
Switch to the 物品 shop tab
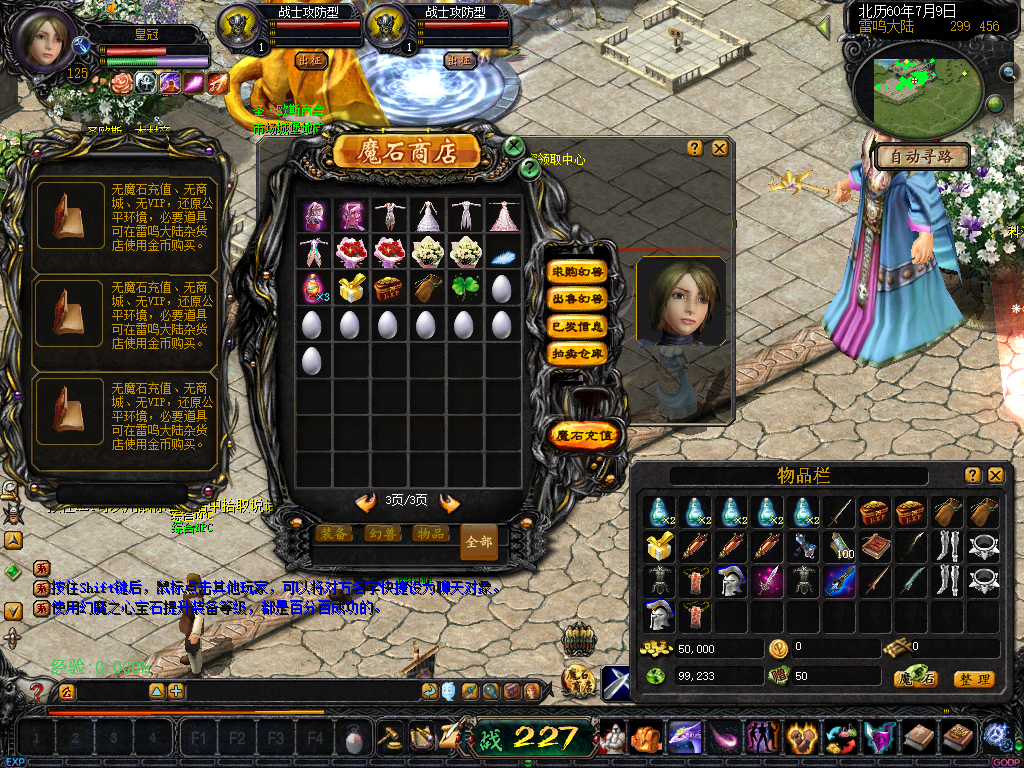[430, 533]
